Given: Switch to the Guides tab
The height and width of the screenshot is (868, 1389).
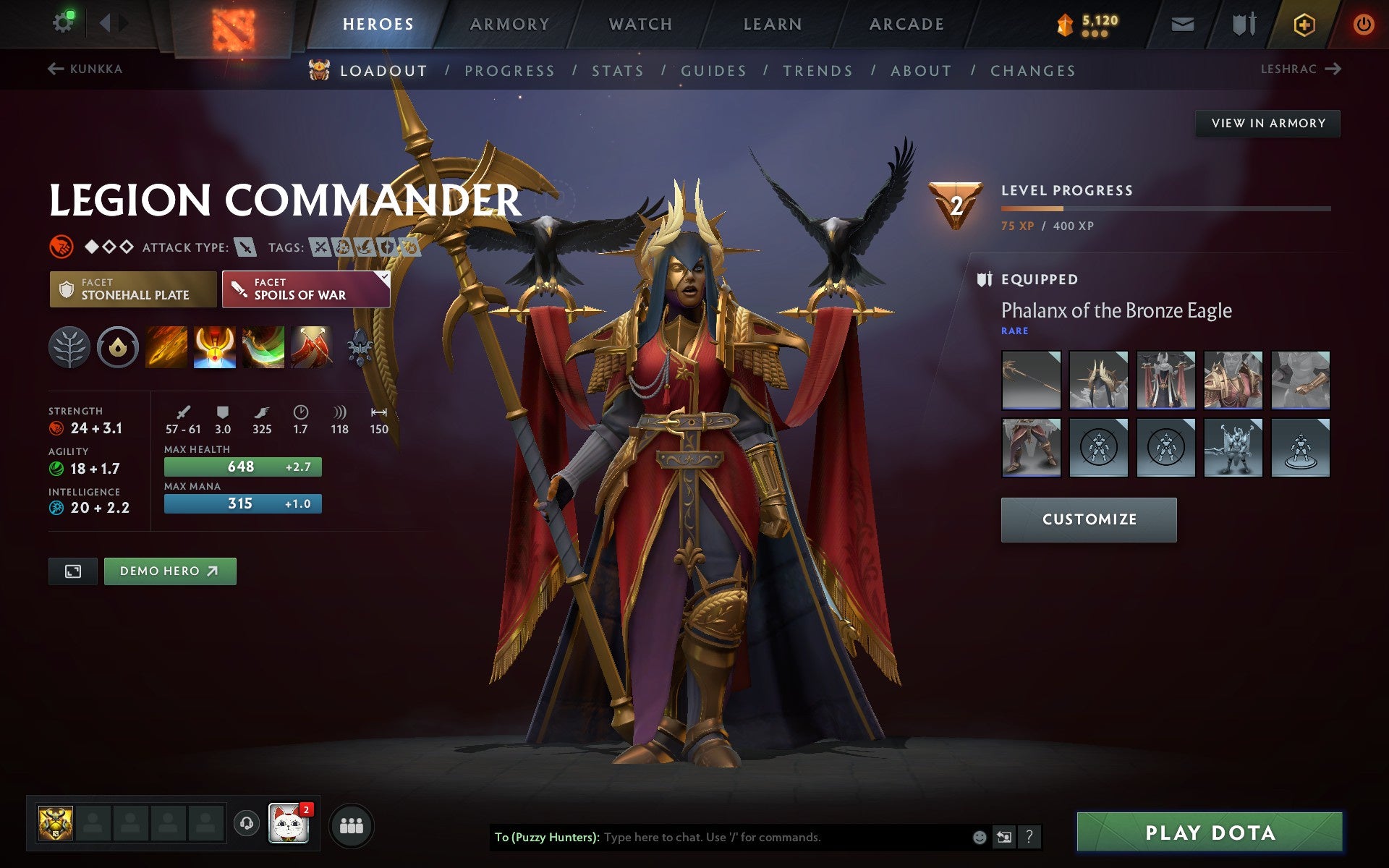Looking at the screenshot, I should point(713,70).
